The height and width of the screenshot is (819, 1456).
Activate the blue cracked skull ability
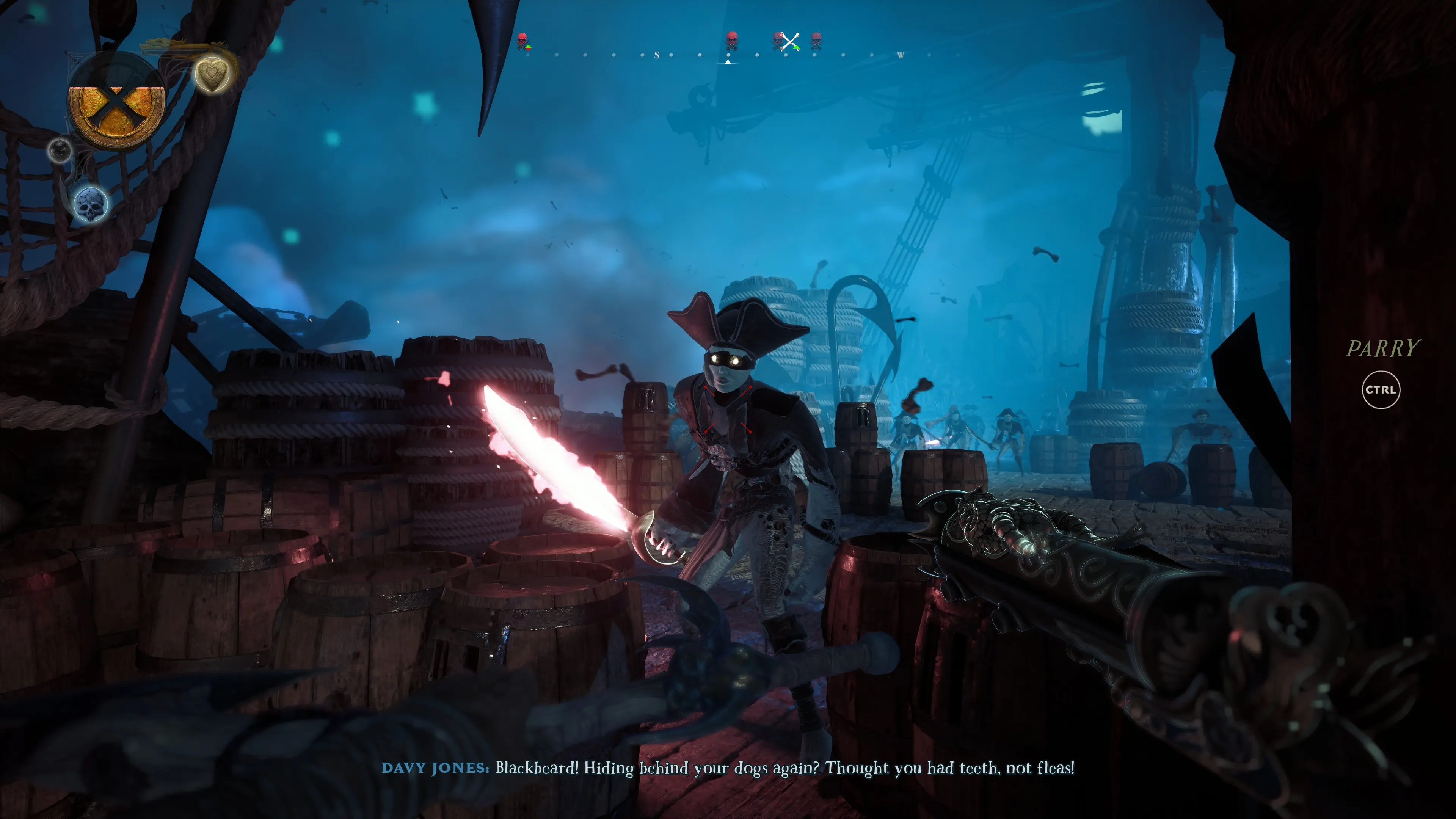(91, 204)
